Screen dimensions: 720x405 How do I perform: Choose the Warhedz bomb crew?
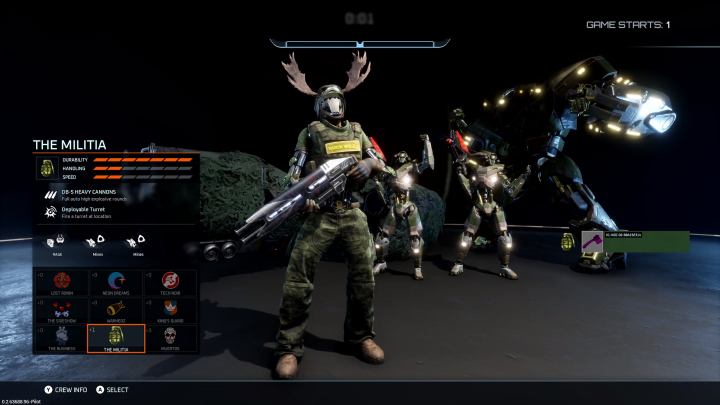tap(116, 310)
